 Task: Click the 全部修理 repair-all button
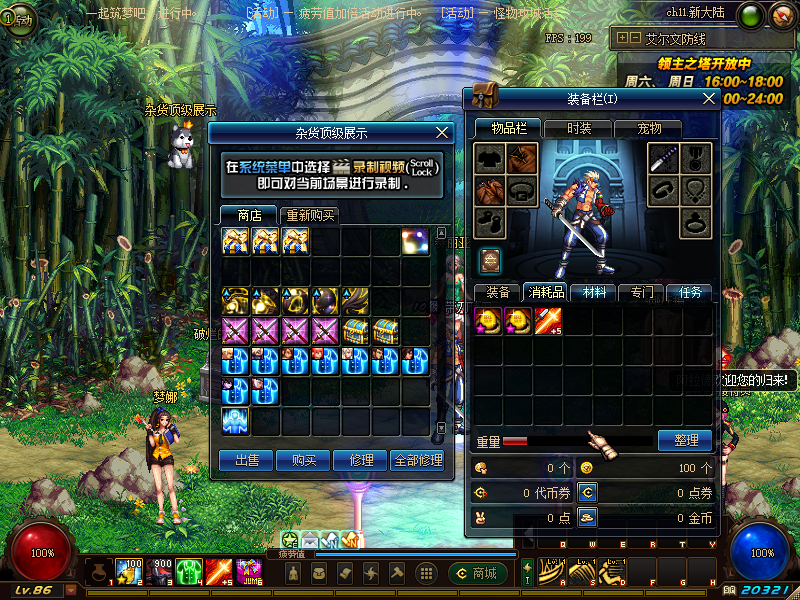click(x=418, y=460)
